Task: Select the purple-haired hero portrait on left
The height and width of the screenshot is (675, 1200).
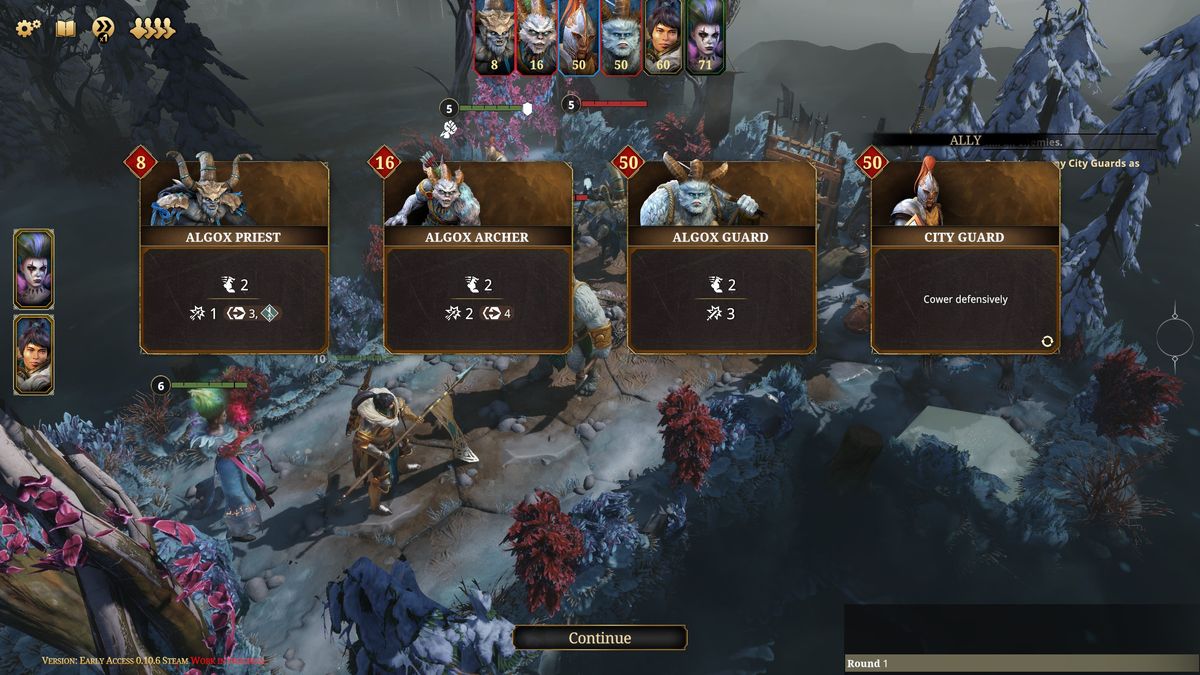Action: pos(34,268)
